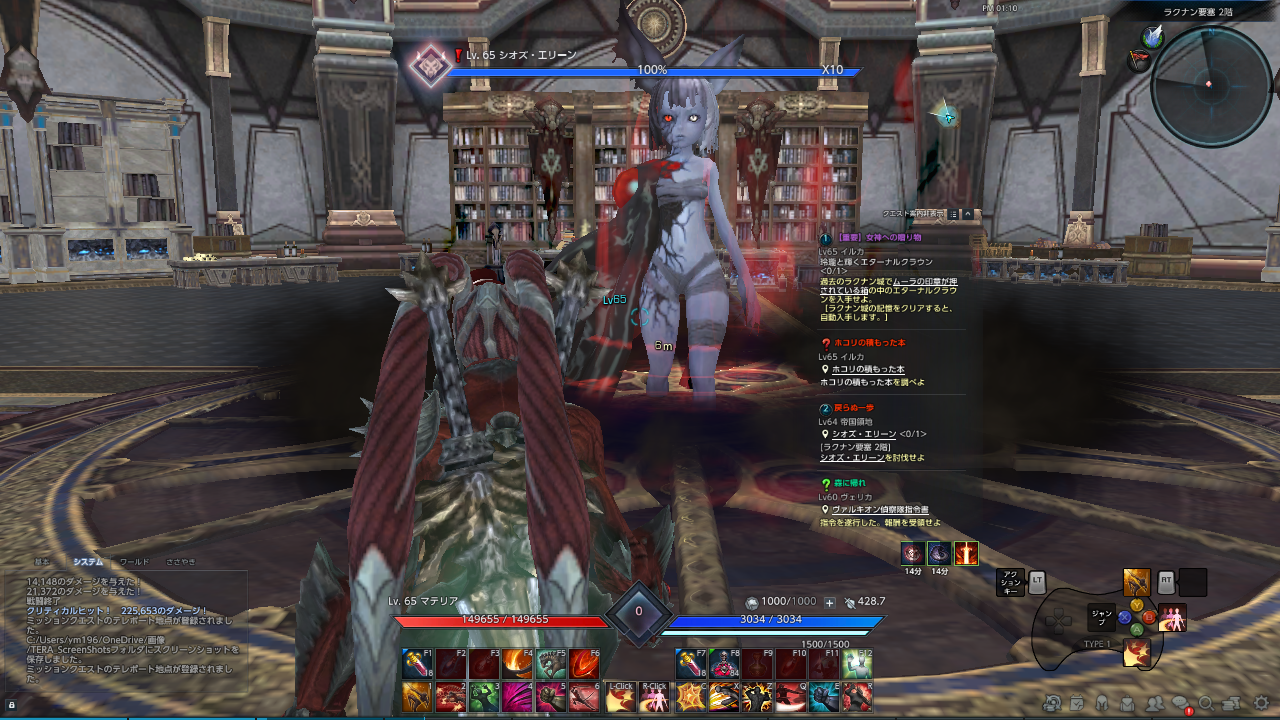Open the character helmet profile icon
Image resolution: width=1280 pixels, height=720 pixels.
[x=1102, y=703]
